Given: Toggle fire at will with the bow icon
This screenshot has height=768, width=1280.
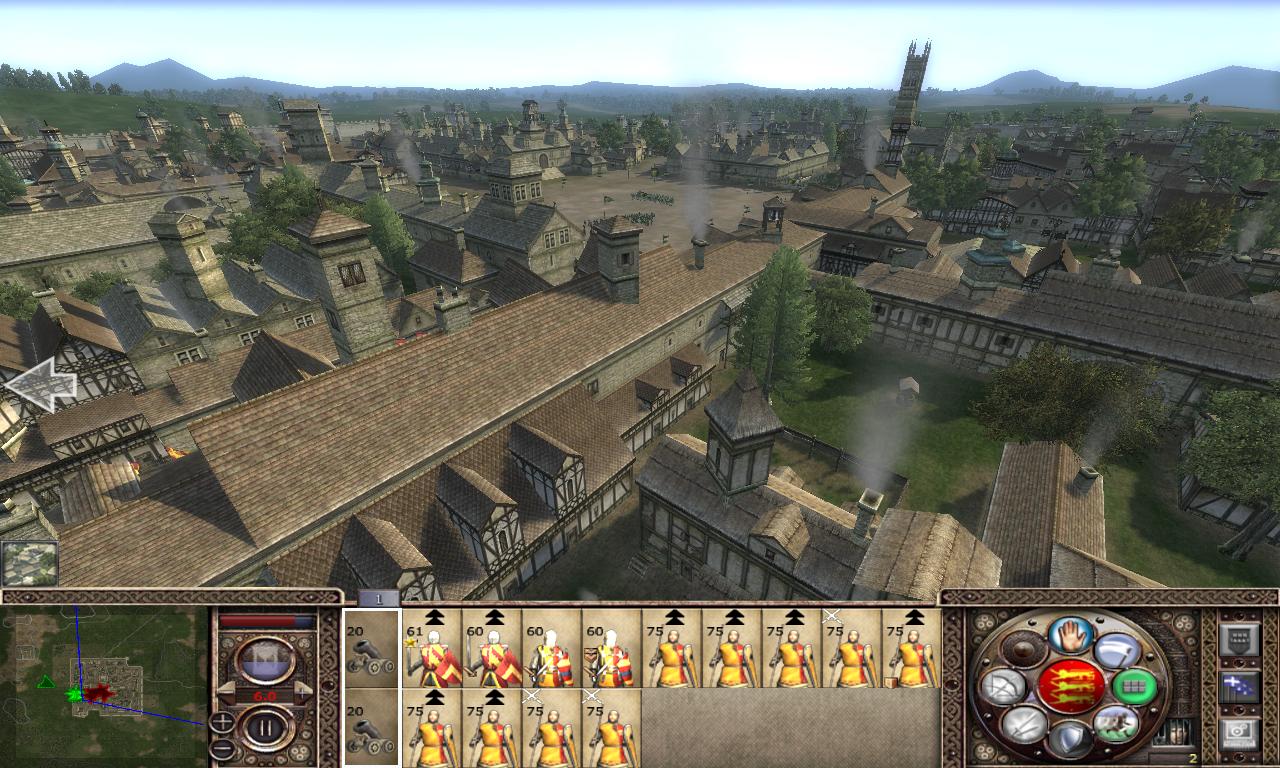Looking at the screenshot, I should 1005,686.
